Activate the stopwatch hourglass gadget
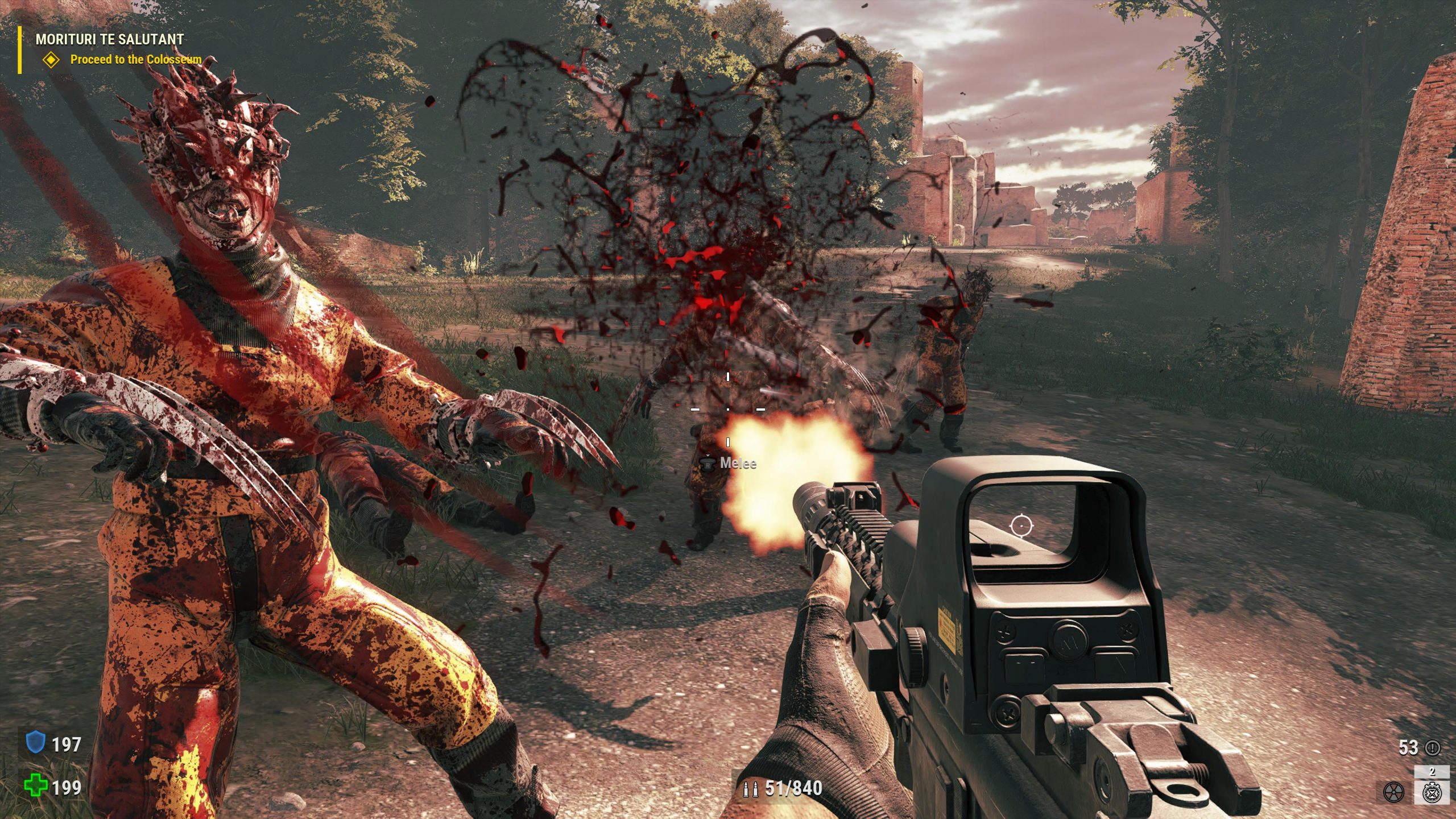This screenshot has height=819, width=1456. [1432, 792]
